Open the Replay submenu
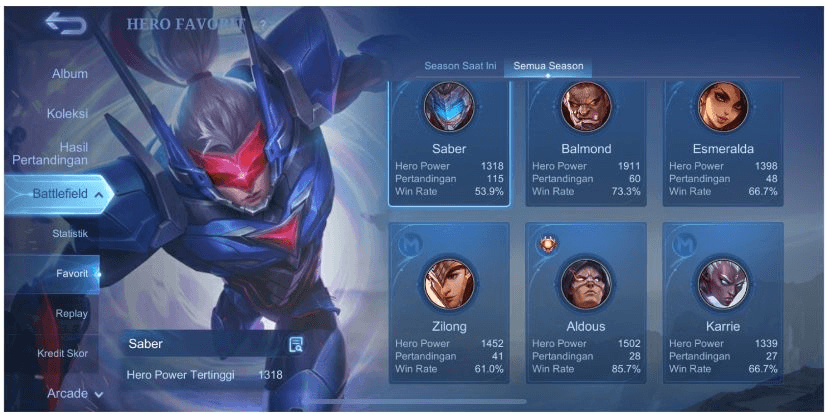828x414 pixels. point(72,313)
